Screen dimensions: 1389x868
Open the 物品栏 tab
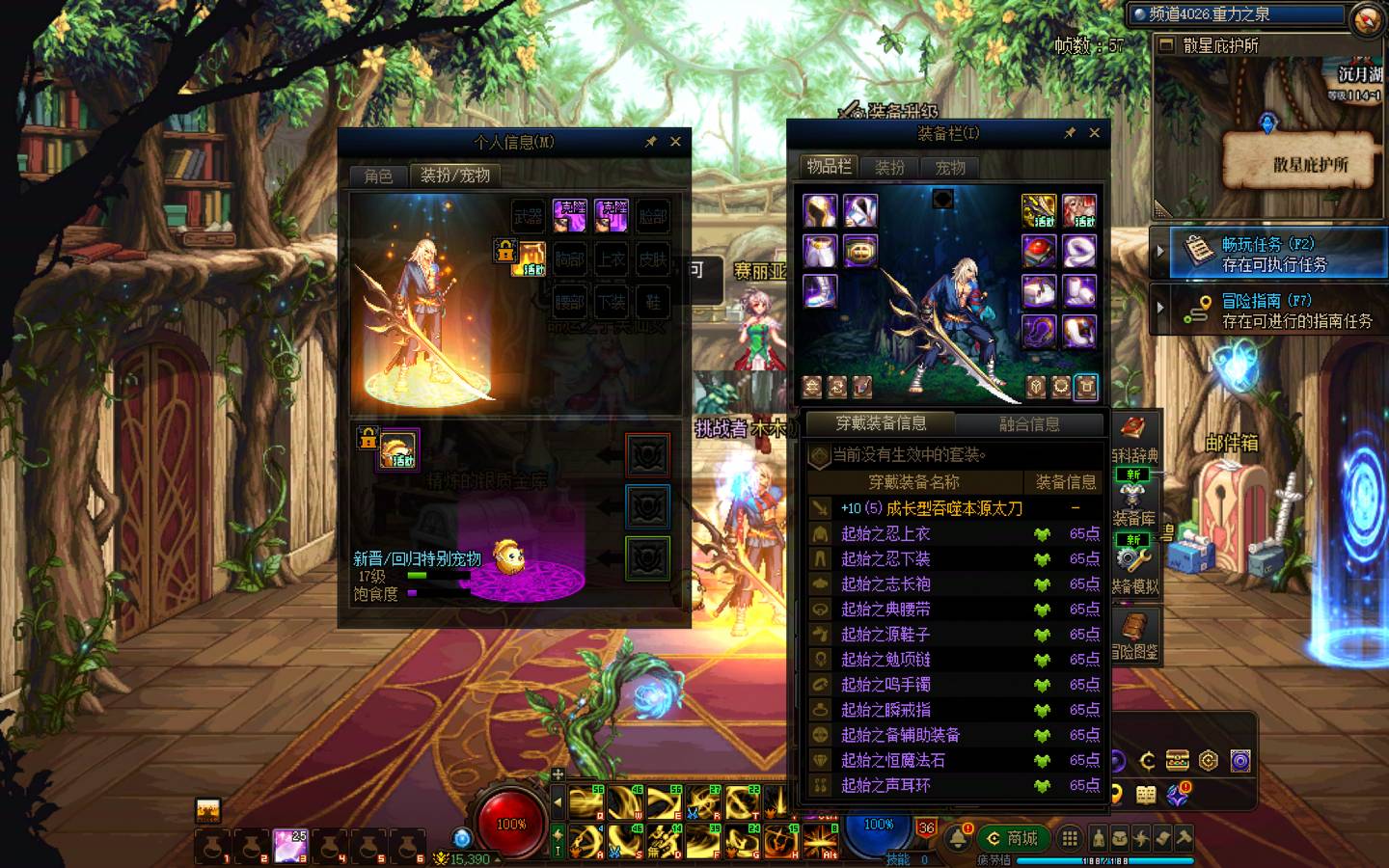coord(830,167)
